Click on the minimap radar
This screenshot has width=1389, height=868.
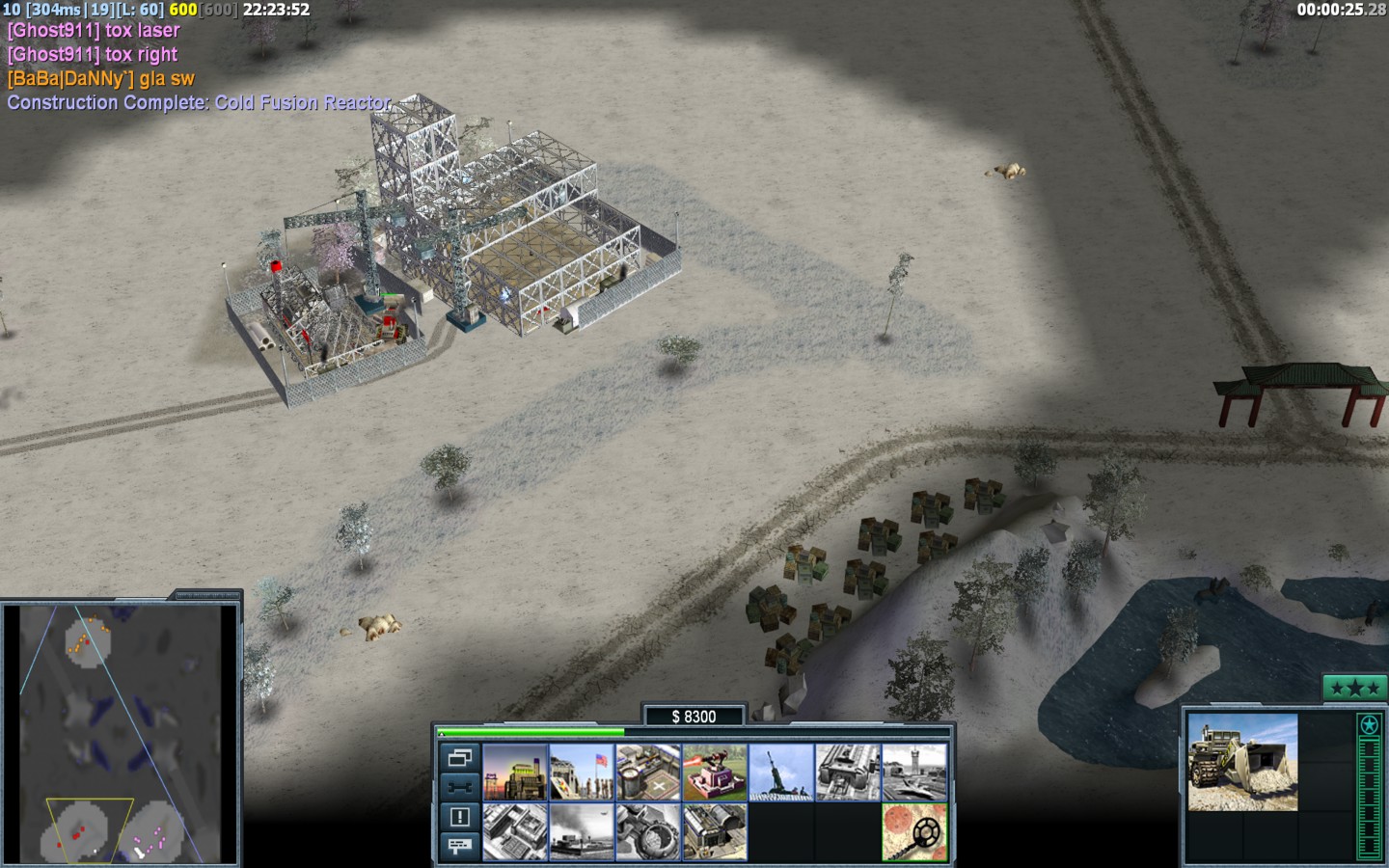pos(121,733)
